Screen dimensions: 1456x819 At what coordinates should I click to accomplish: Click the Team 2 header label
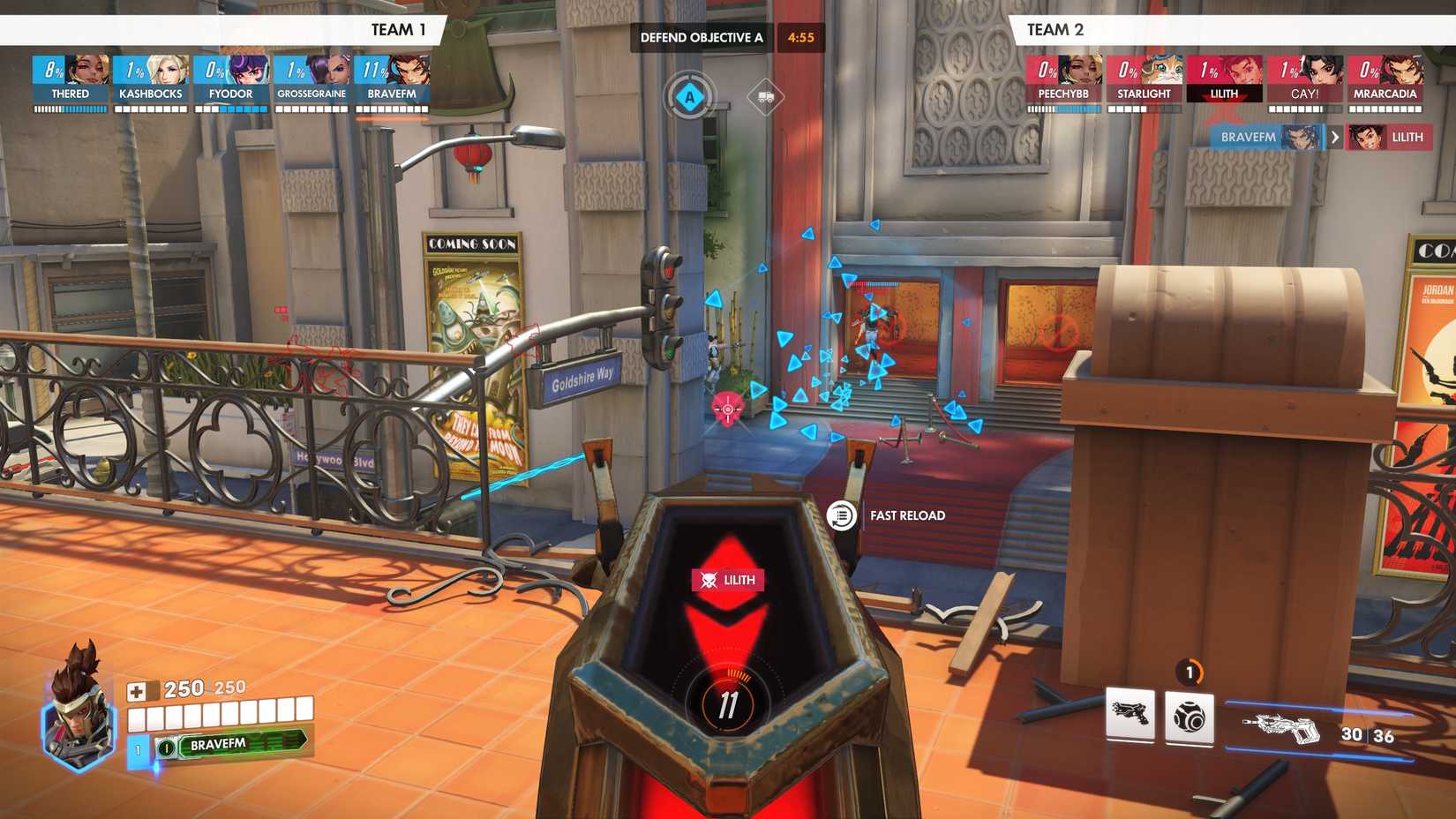[x=1055, y=29]
